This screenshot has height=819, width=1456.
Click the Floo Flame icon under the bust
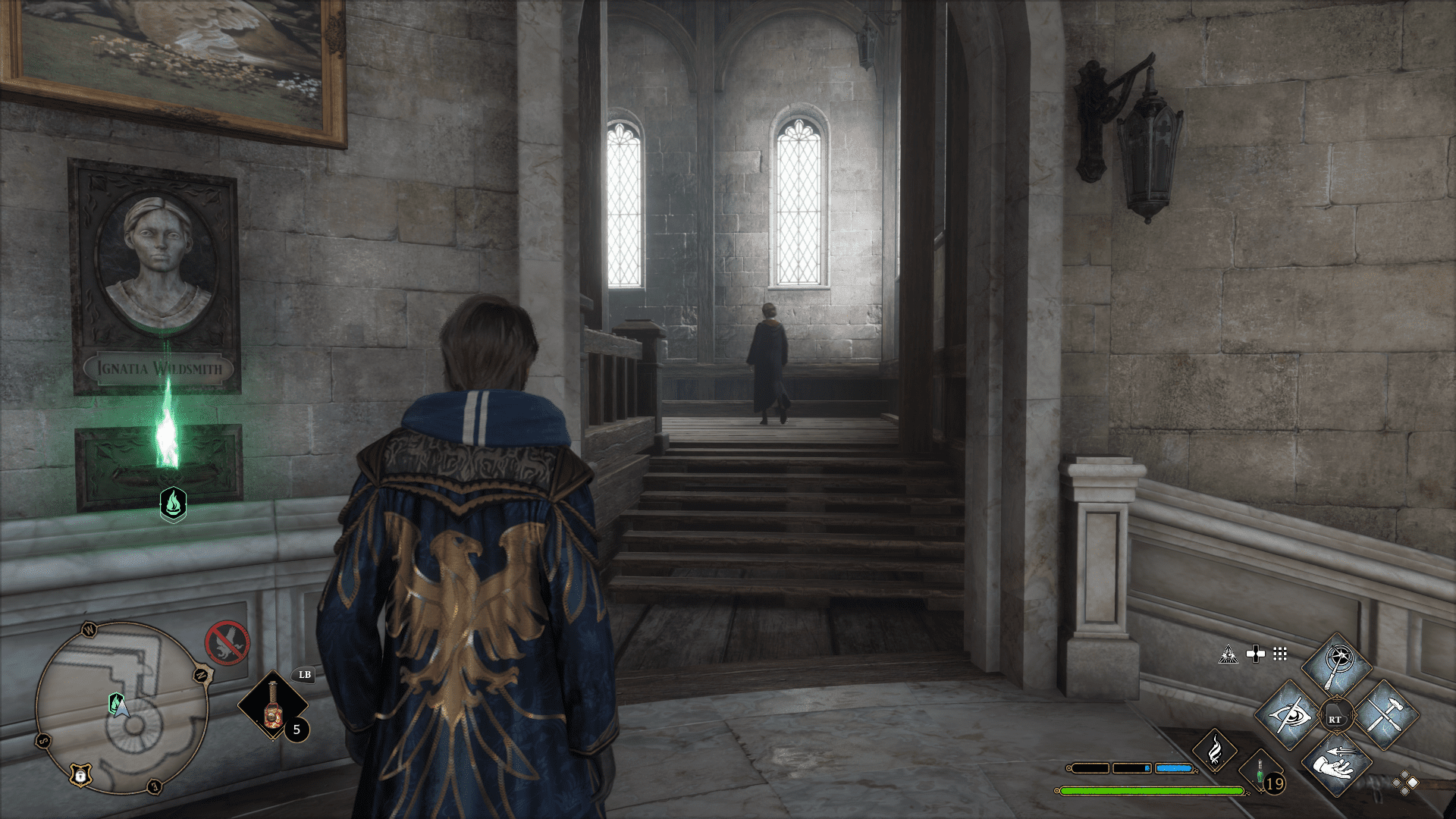pos(173,503)
